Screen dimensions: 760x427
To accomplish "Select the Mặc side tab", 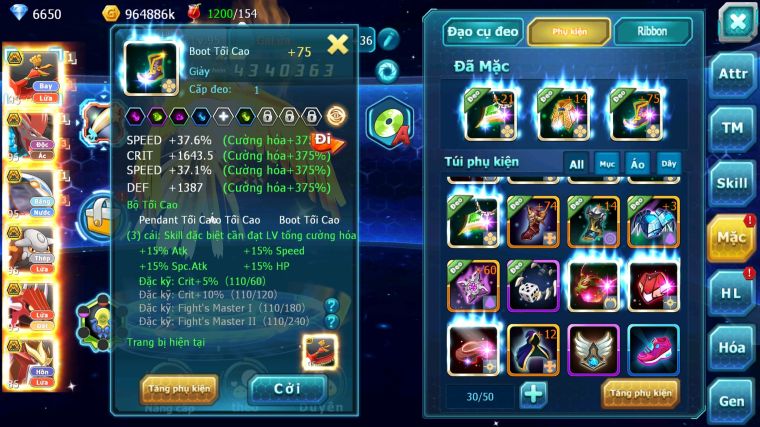I will point(732,237).
